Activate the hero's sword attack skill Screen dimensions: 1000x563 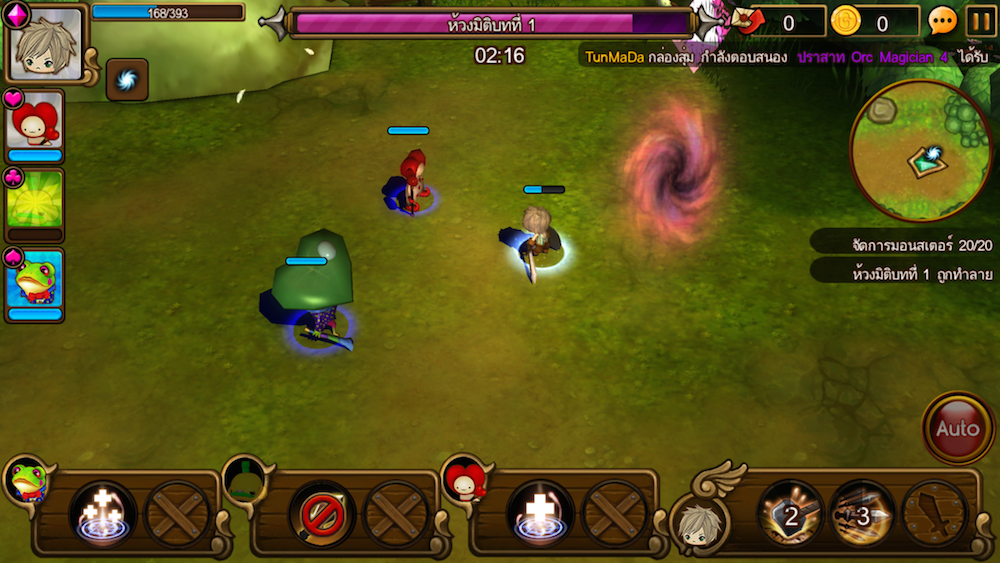click(x=934, y=514)
